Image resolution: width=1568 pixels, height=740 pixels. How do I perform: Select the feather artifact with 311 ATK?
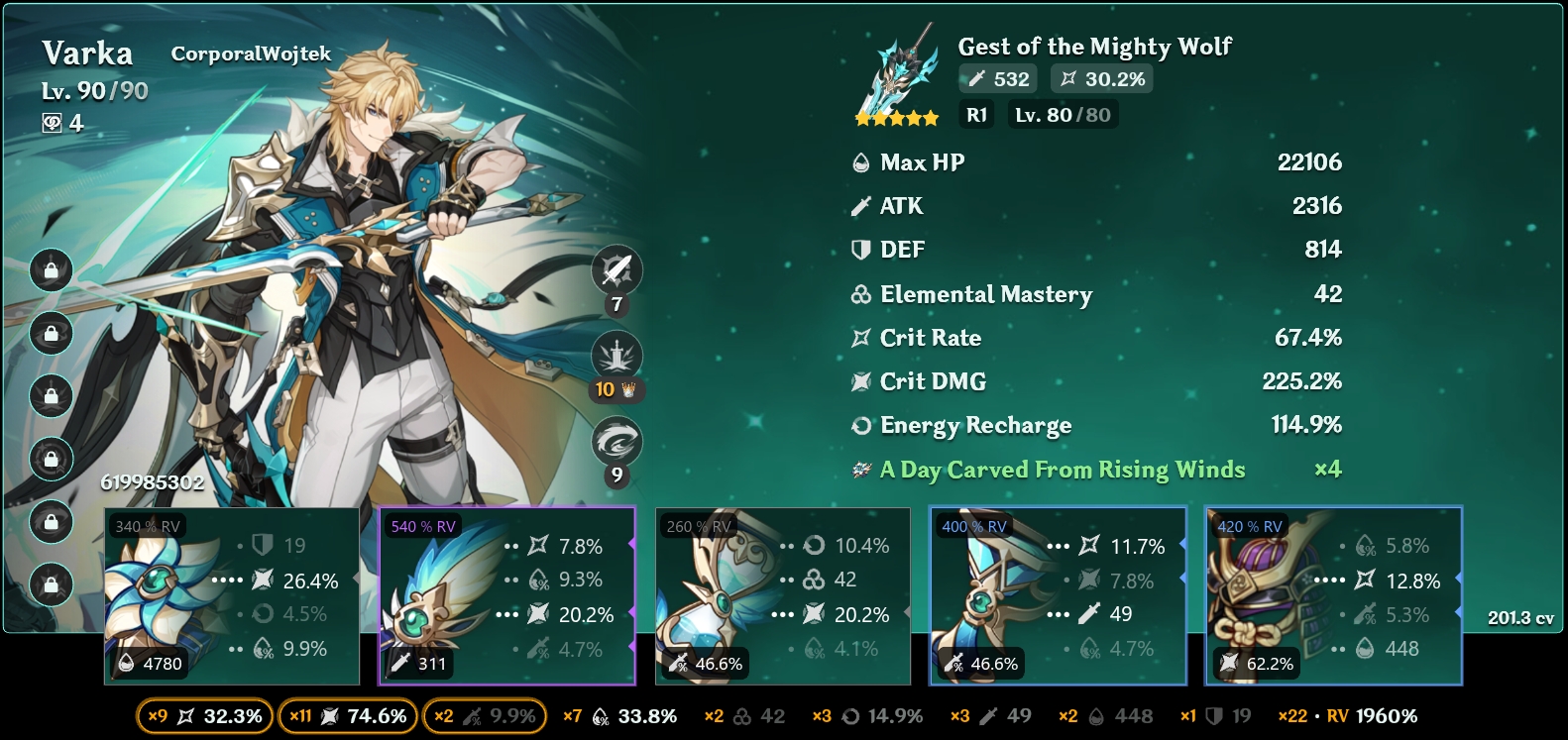pos(506,595)
